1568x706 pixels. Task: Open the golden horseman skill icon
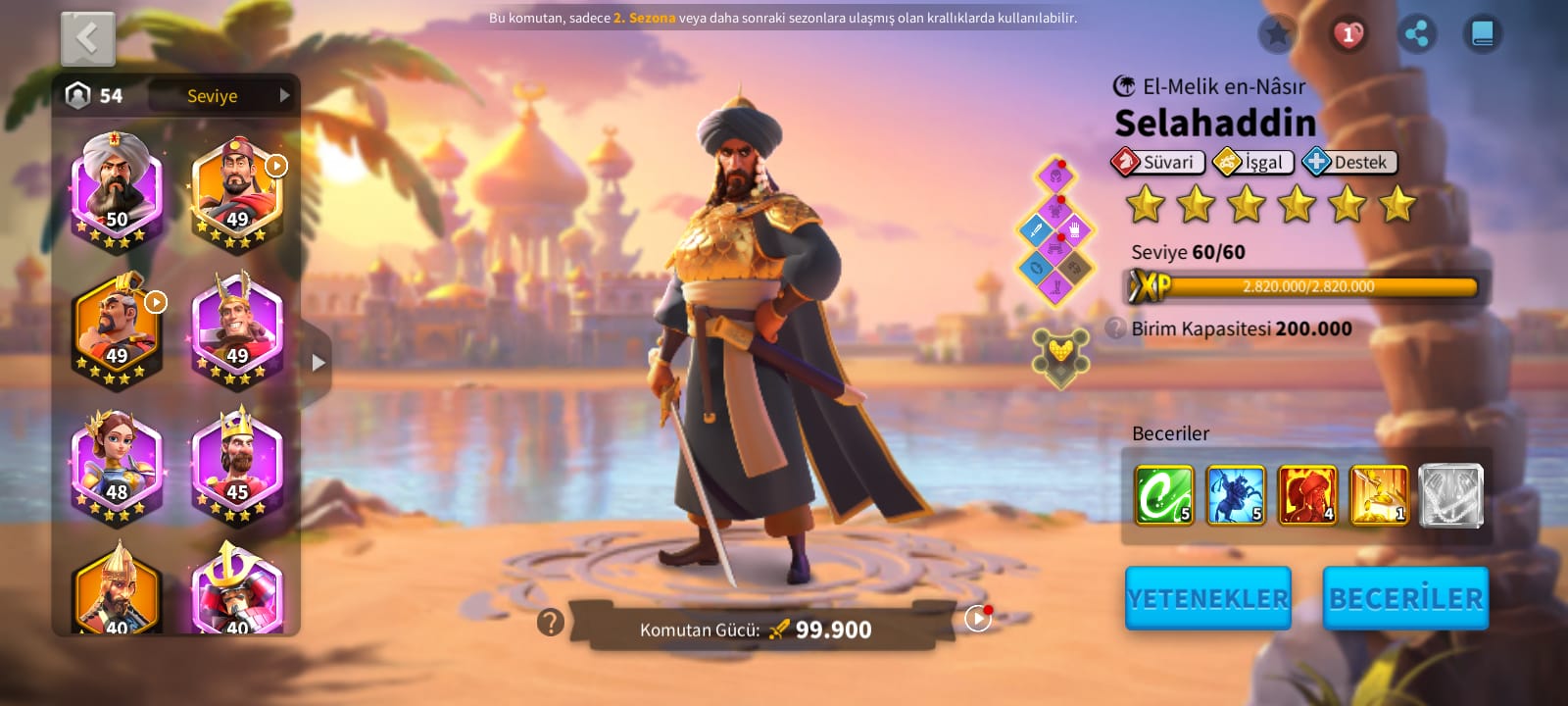[1379, 495]
